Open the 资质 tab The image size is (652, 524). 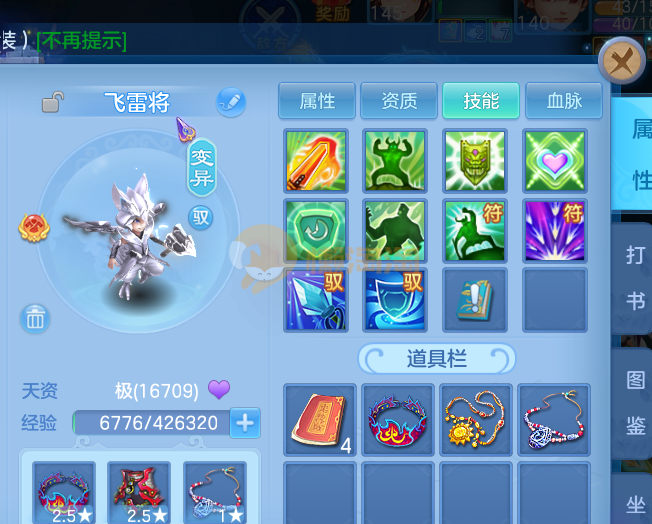[398, 101]
